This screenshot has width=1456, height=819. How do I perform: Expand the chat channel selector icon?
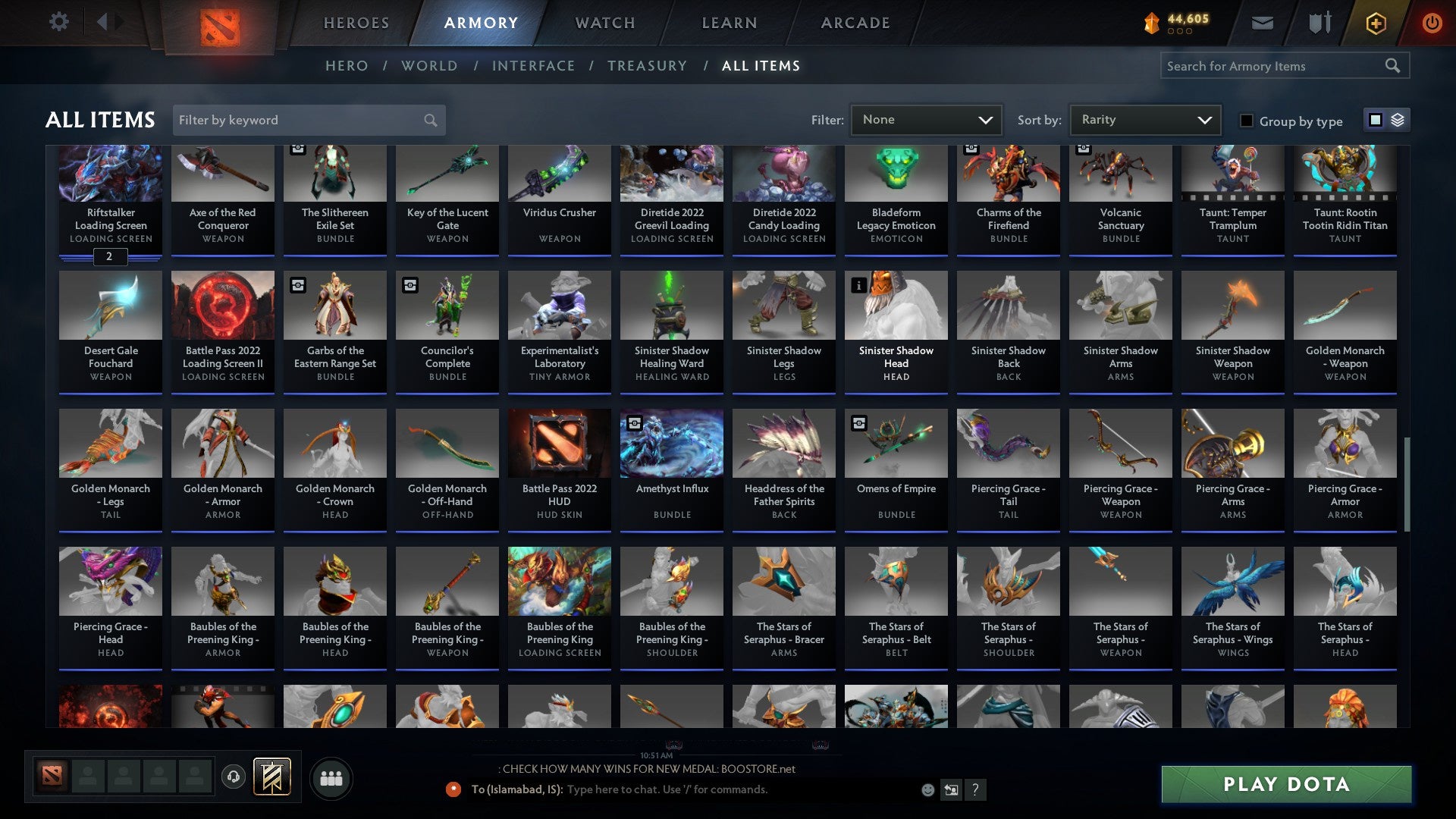pyautogui.click(x=950, y=789)
